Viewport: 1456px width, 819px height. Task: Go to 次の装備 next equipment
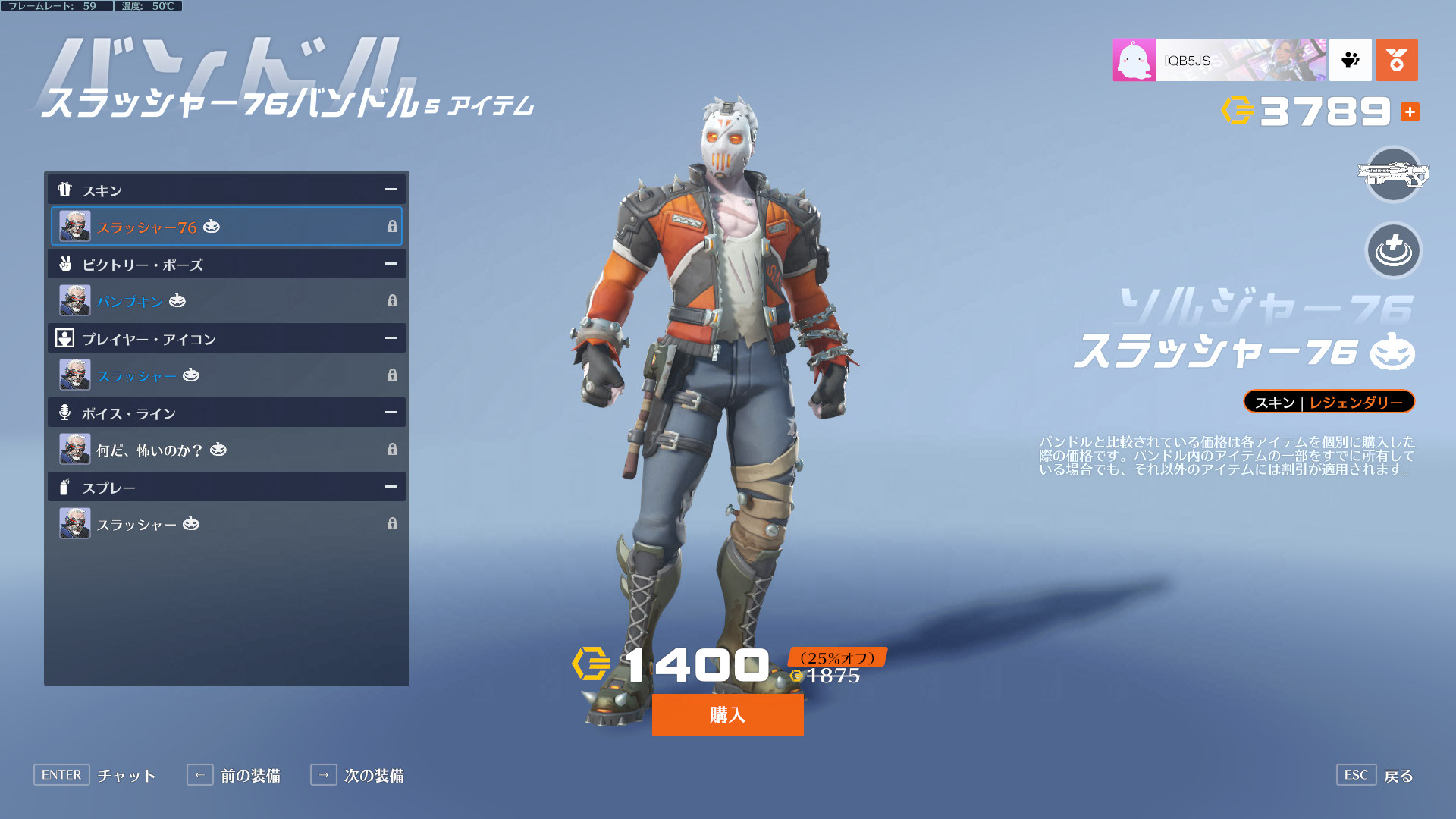(x=357, y=775)
